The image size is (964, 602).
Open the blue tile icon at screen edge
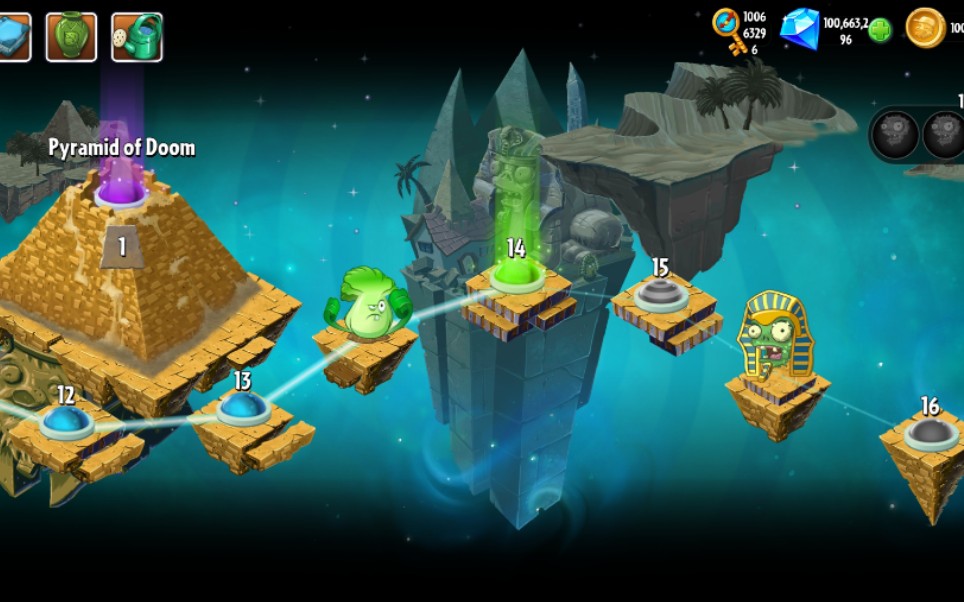13,37
